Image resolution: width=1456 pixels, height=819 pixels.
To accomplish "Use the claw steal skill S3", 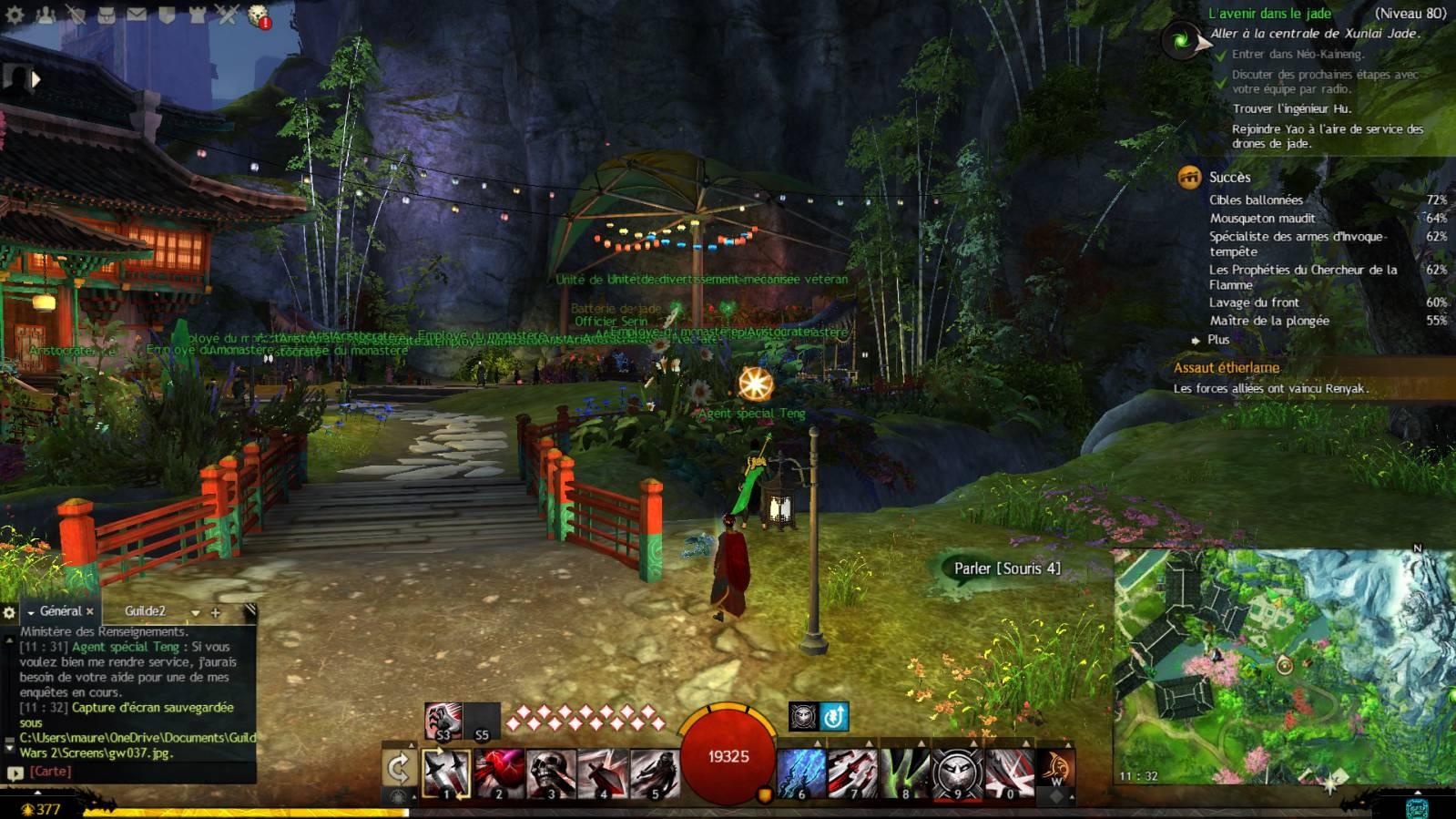I will pos(443,721).
